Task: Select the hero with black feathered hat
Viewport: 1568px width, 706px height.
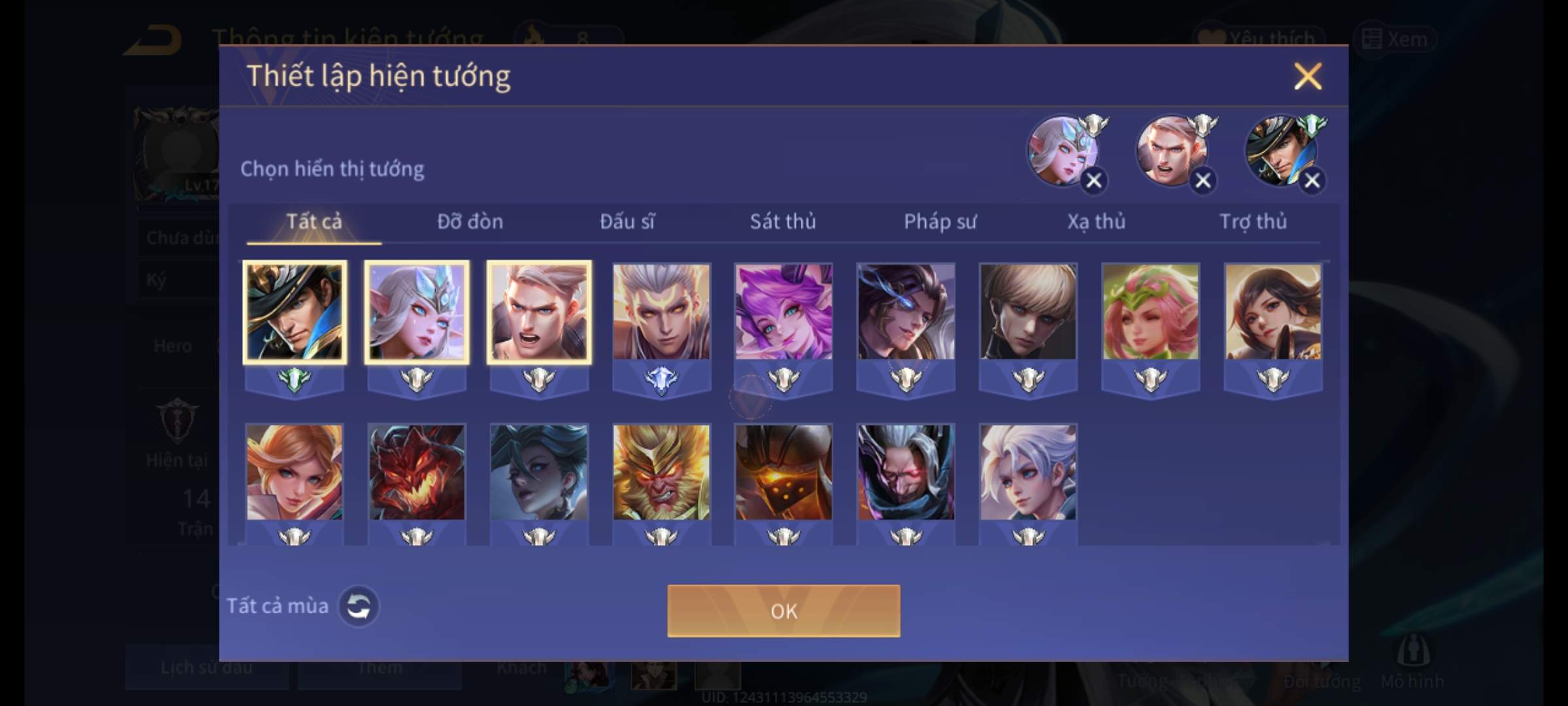Action: point(295,312)
